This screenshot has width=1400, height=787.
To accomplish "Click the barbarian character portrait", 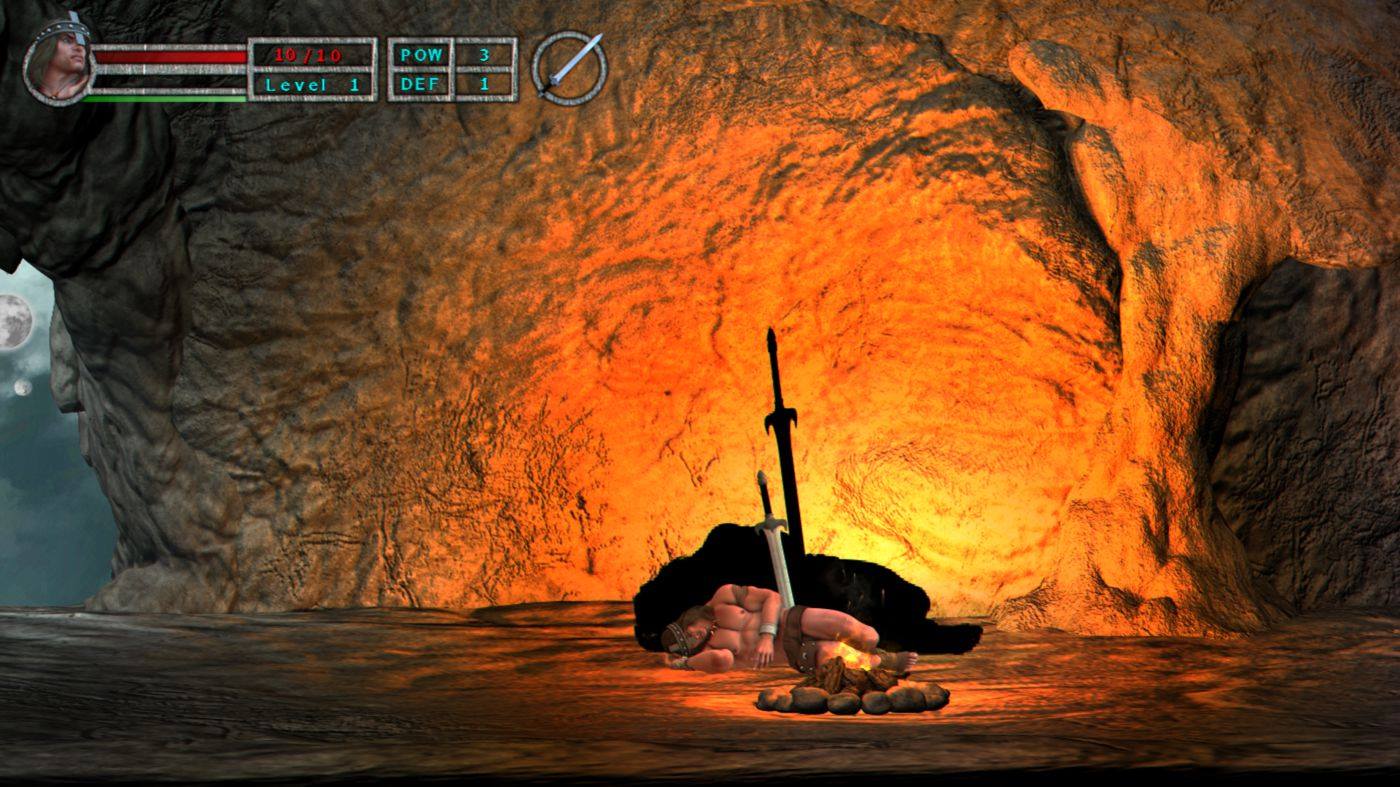I will (59, 64).
